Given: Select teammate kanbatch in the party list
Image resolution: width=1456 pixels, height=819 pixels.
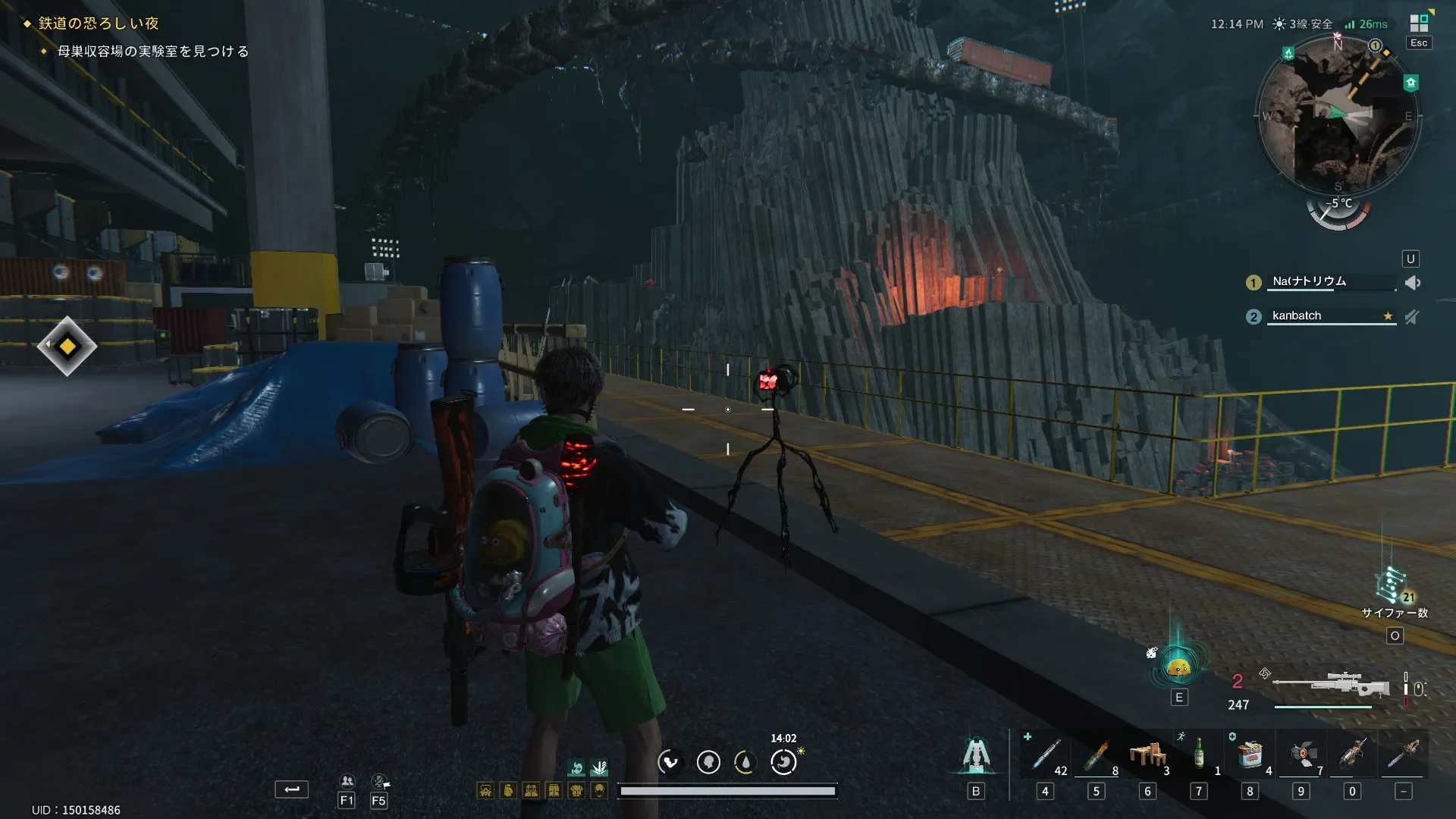Looking at the screenshot, I should click(x=1297, y=315).
